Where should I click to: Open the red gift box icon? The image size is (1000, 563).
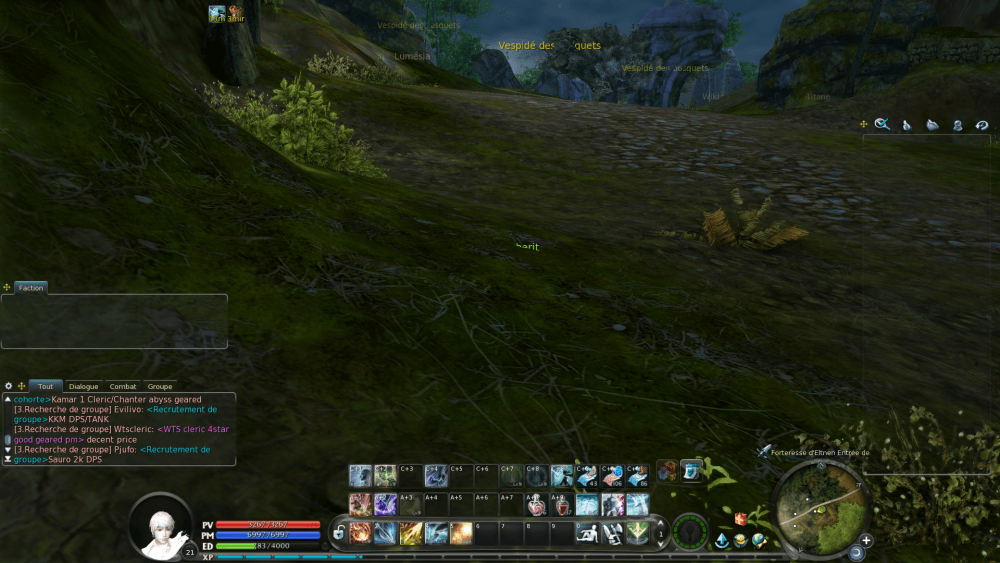tap(741, 518)
